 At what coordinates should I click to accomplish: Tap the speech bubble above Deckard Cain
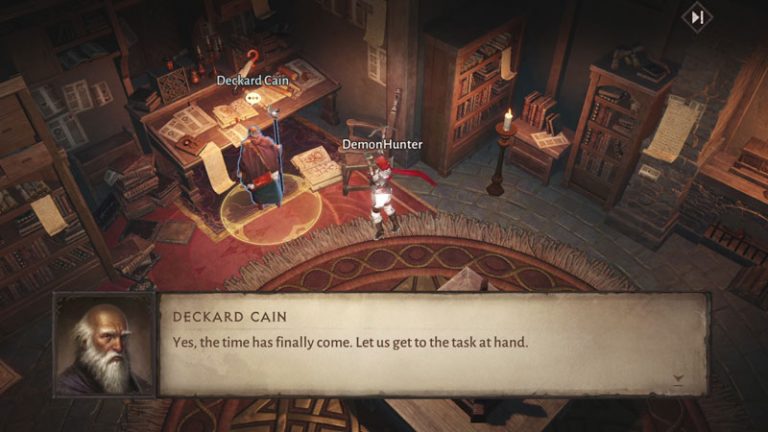coord(252,98)
